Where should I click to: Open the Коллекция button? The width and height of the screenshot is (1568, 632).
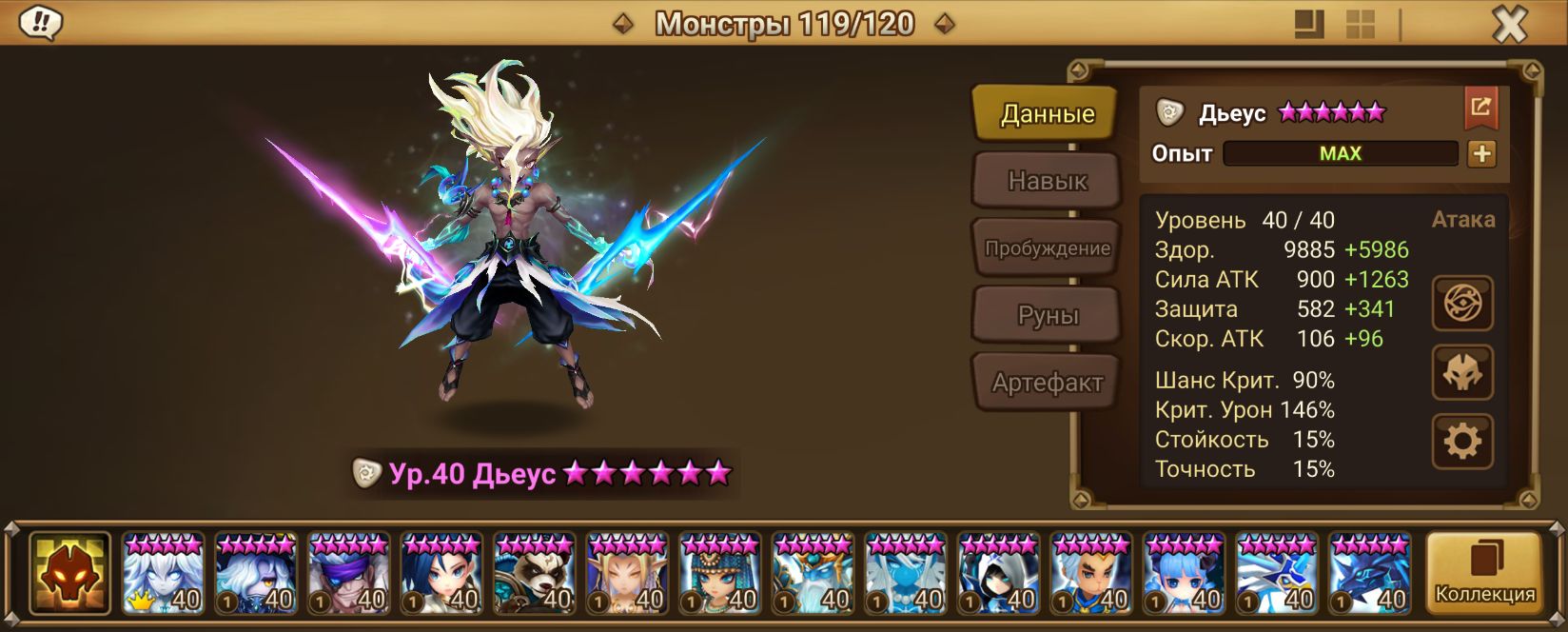[1484, 573]
